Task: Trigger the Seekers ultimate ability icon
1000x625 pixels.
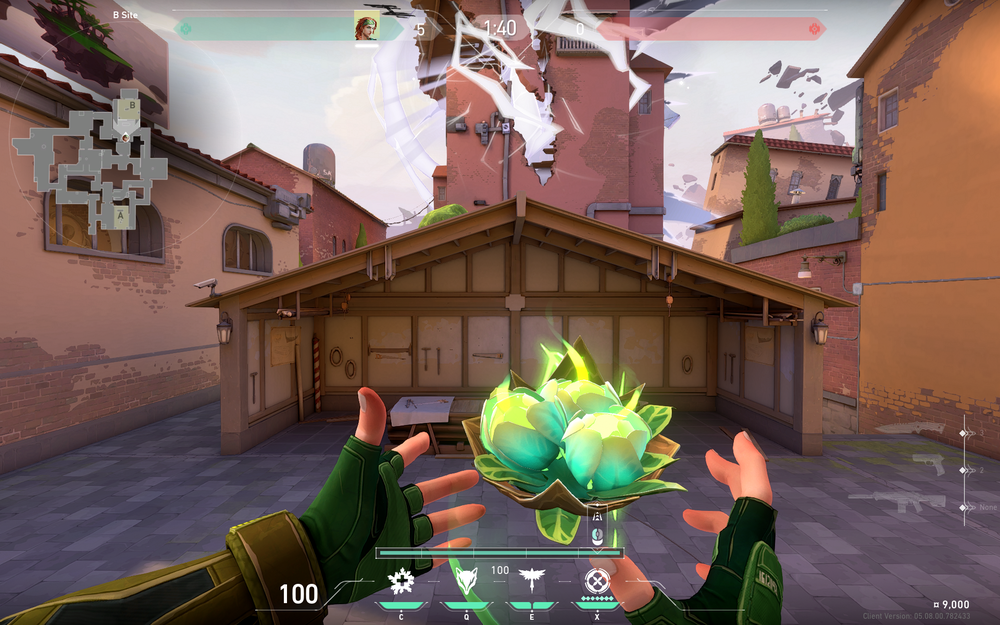Action: click(596, 581)
